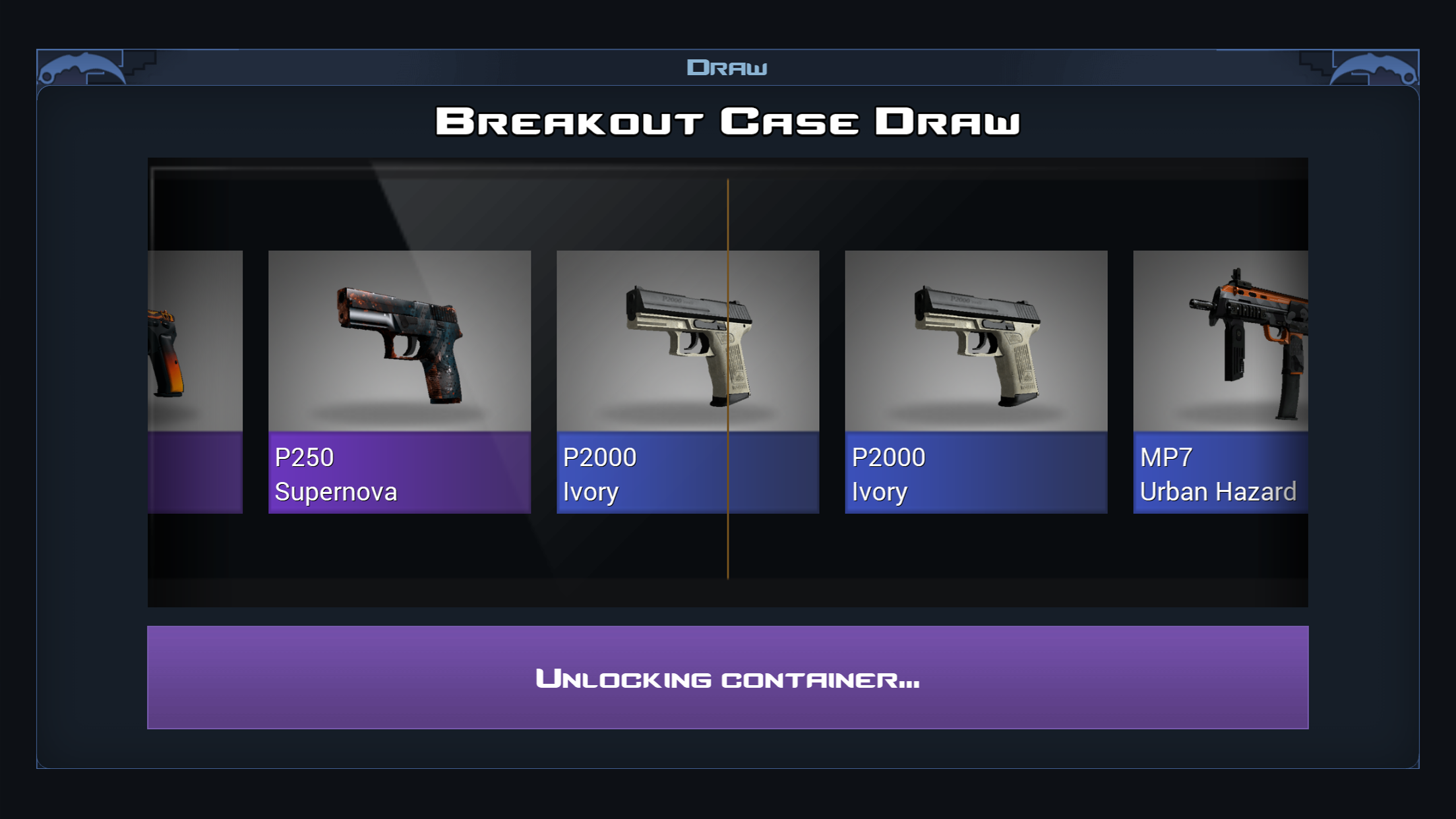
Task: Click the orange winner indicator line
Action: (x=728, y=379)
